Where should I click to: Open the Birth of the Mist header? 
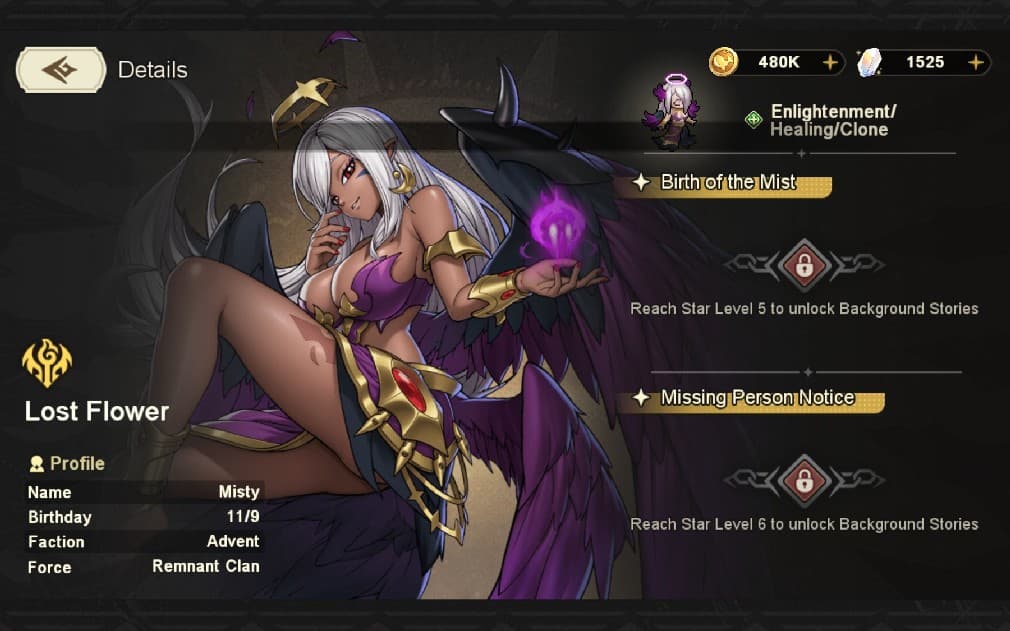tap(729, 183)
